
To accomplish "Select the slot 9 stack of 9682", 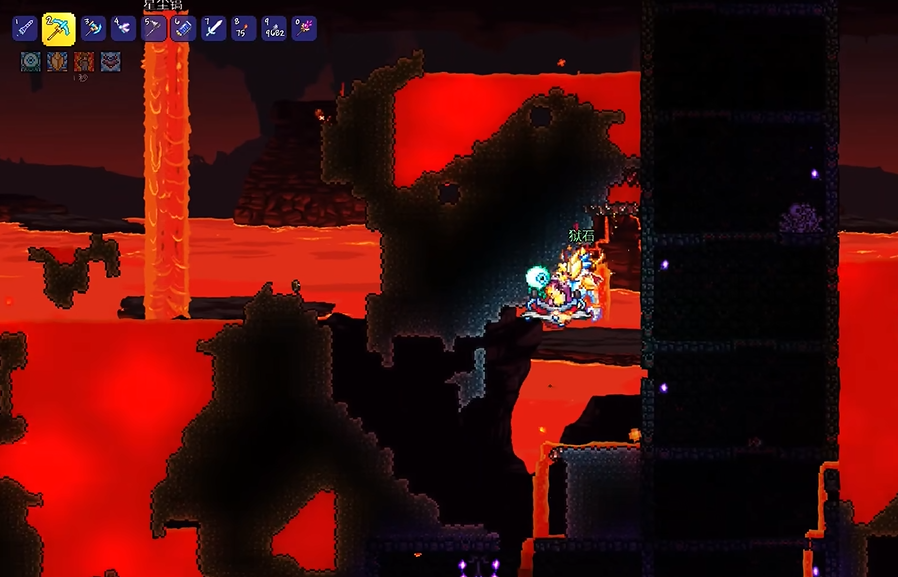I will point(274,28).
